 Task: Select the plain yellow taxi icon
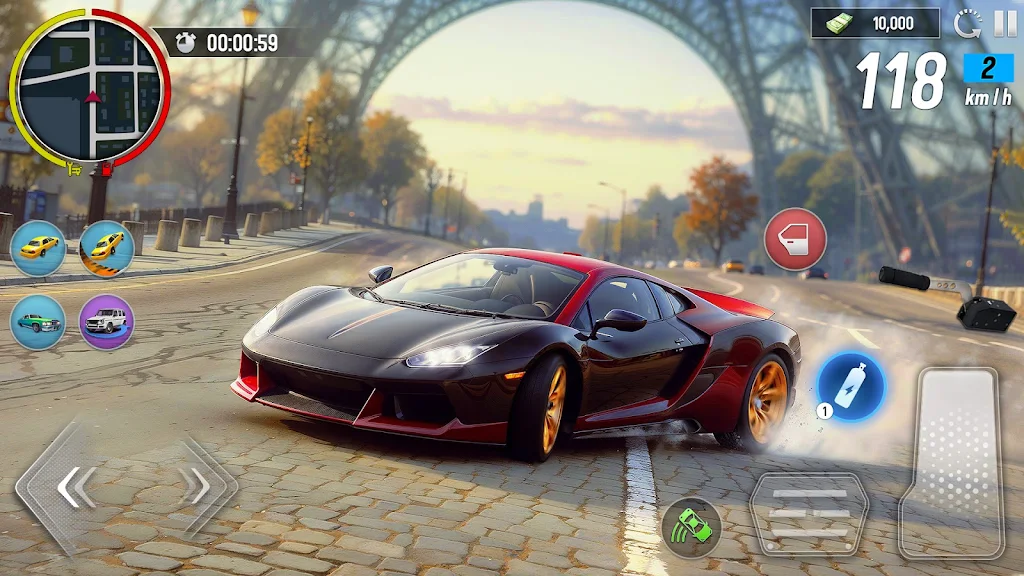coord(38,248)
